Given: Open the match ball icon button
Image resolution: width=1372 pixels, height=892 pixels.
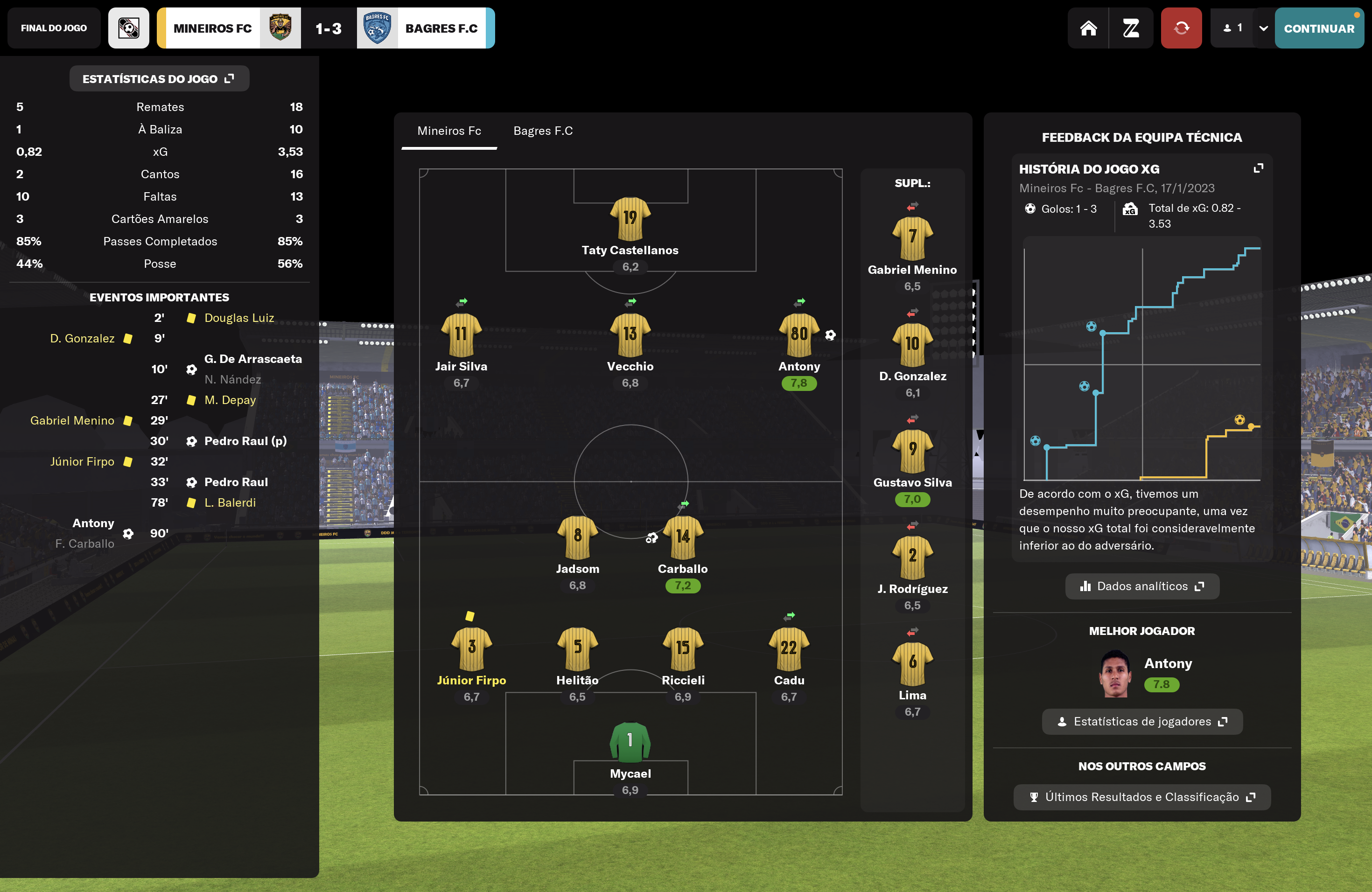Looking at the screenshot, I should tap(128, 28).
